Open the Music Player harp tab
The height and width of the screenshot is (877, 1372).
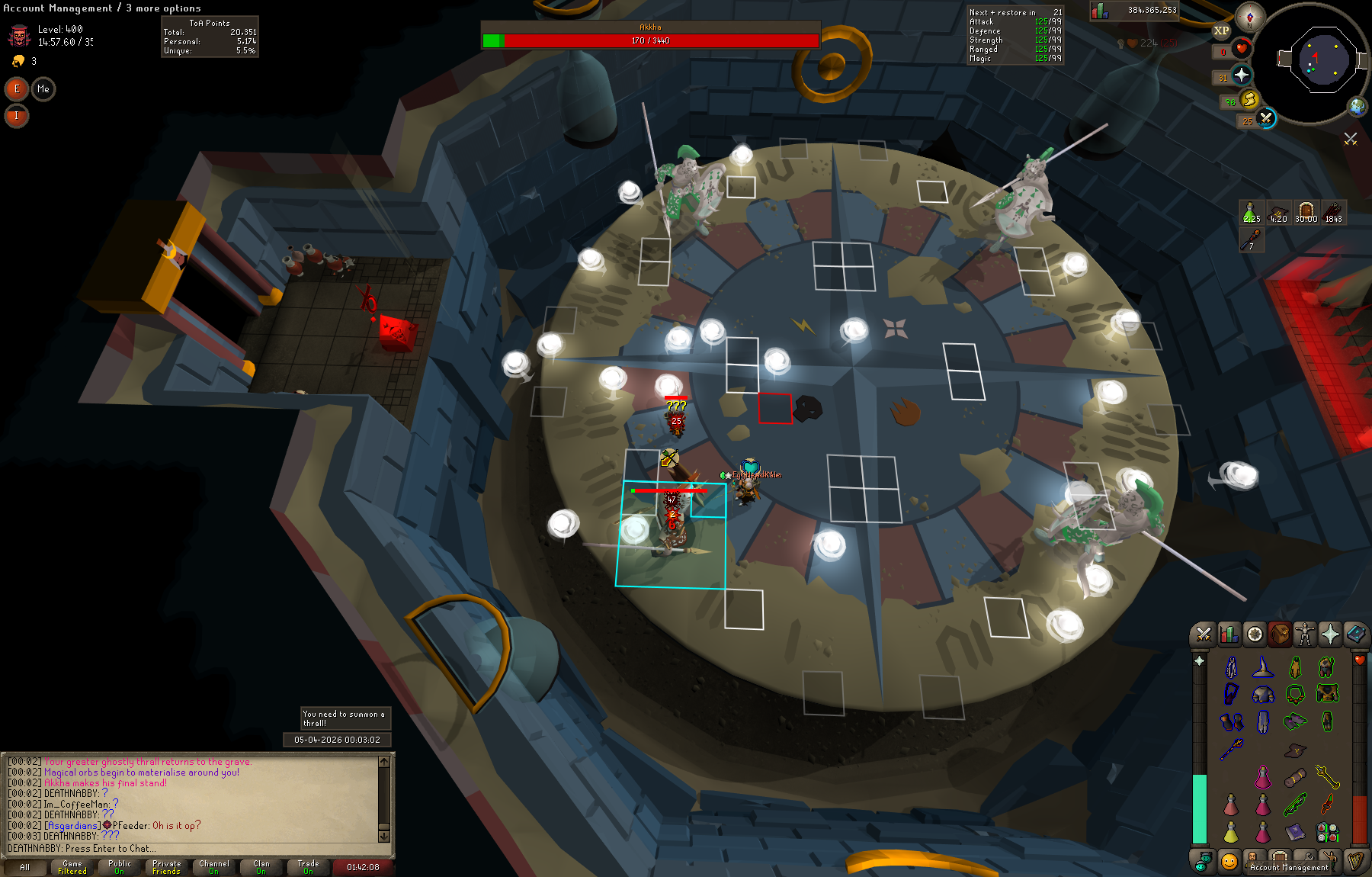1355,862
